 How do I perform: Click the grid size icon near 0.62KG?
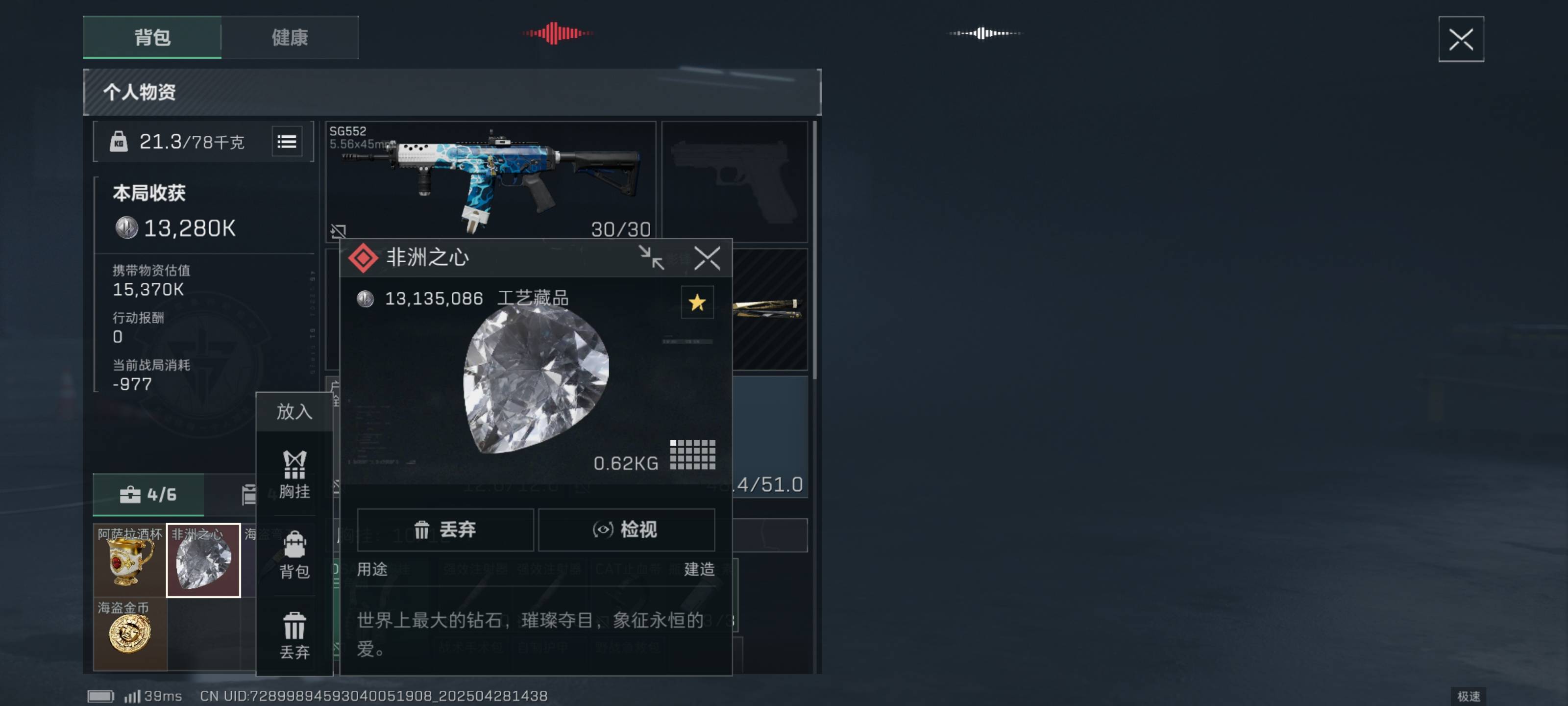coord(694,454)
